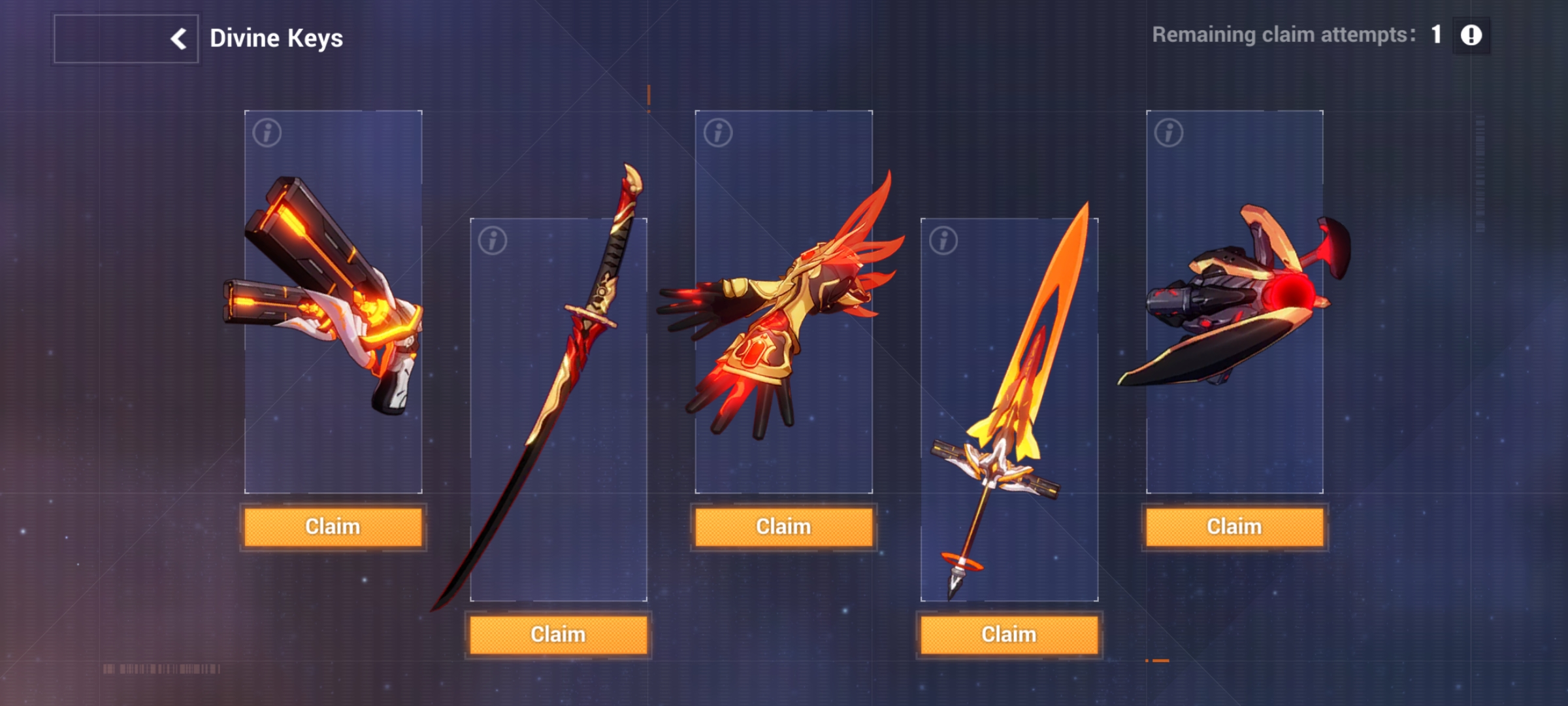Claim the rightmost cannon weapon
This screenshot has height=706, width=1568.
click(x=1235, y=526)
